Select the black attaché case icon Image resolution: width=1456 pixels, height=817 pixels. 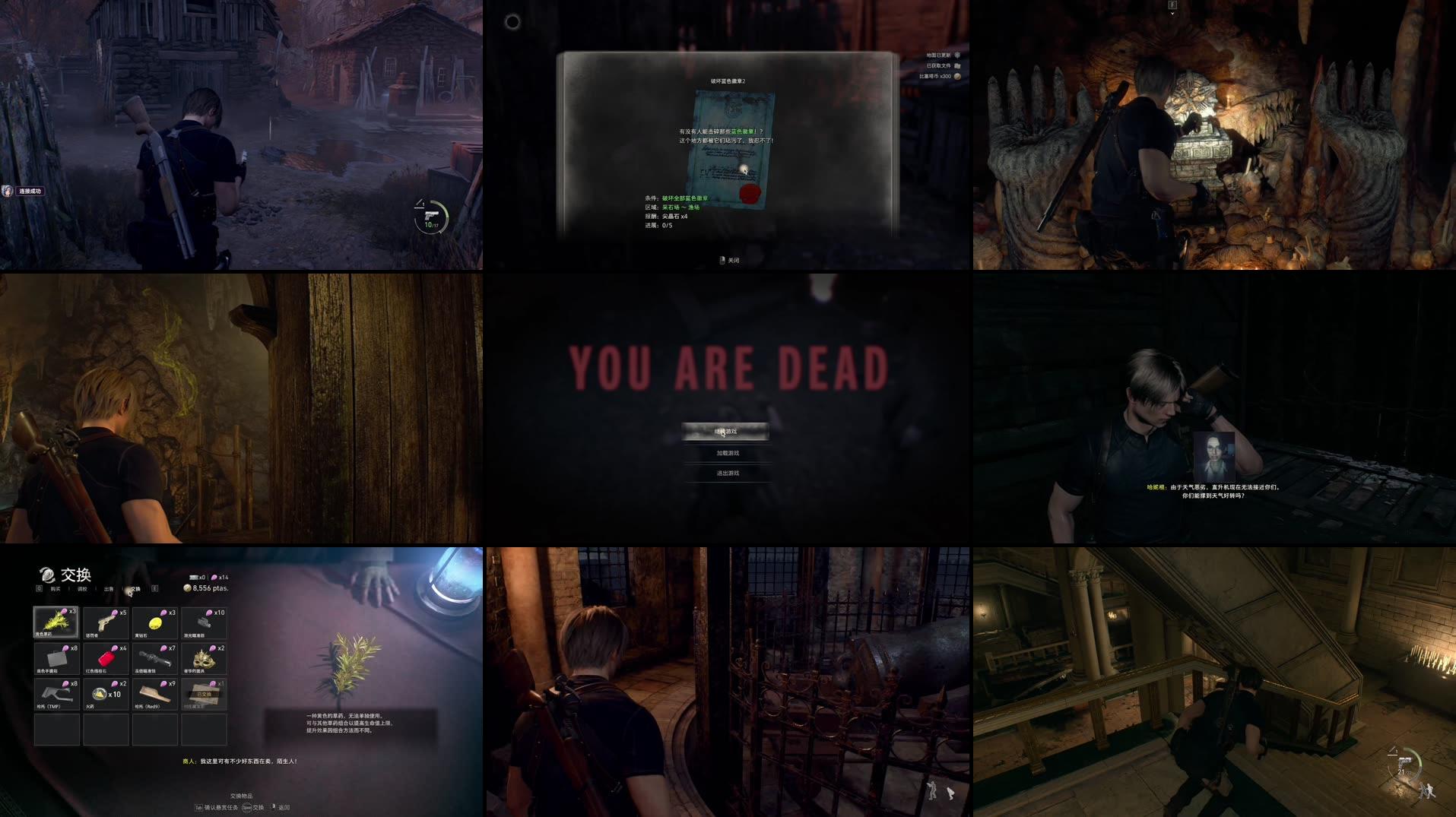[x=57, y=658]
